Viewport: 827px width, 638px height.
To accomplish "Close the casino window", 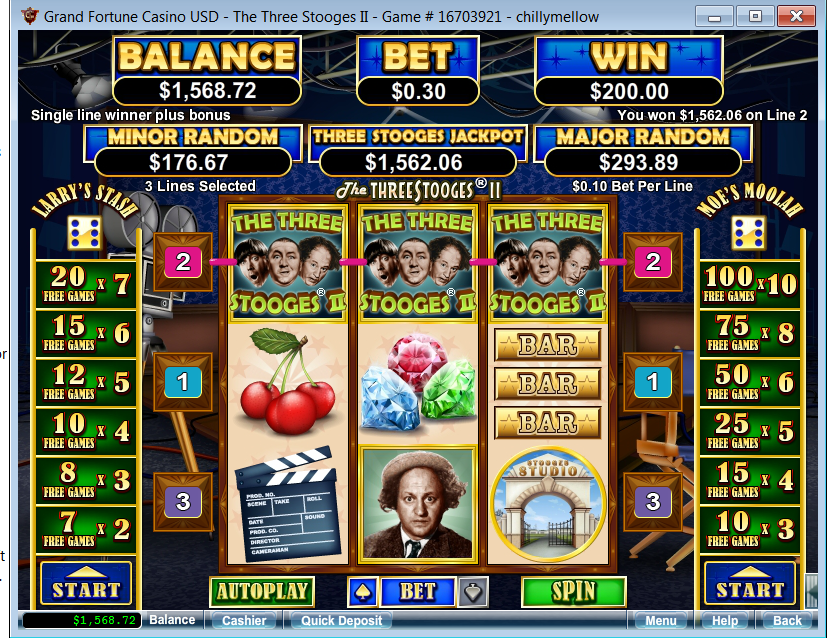I will click(798, 15).
